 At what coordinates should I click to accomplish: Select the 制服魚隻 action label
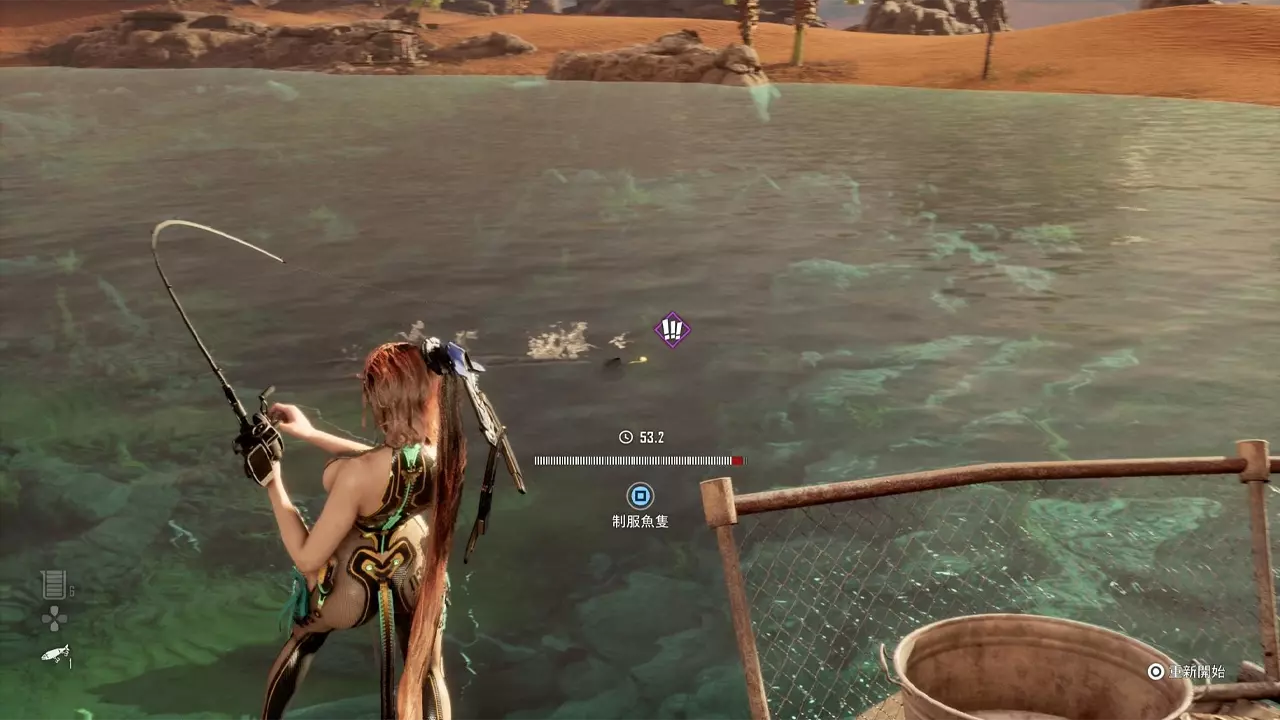click(x=639, y=519)
